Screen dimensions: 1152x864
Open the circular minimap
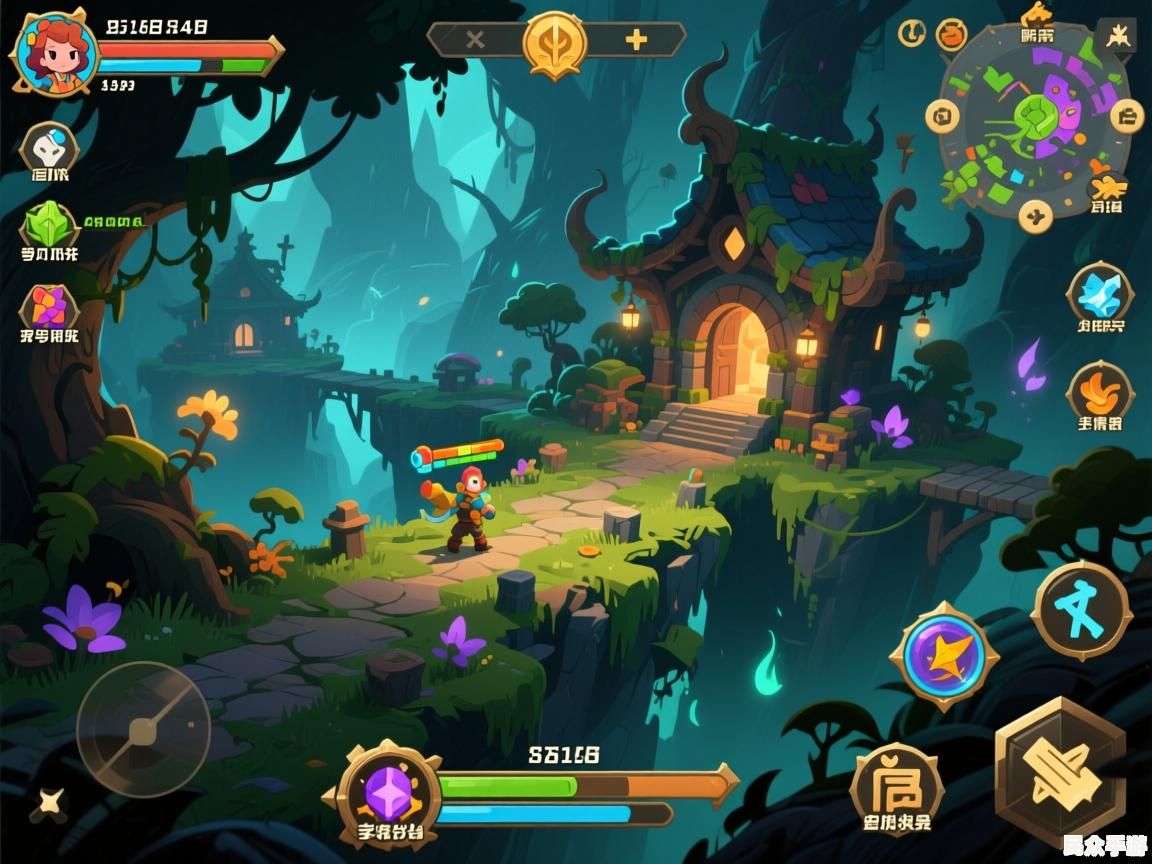tap(1033, 118)
